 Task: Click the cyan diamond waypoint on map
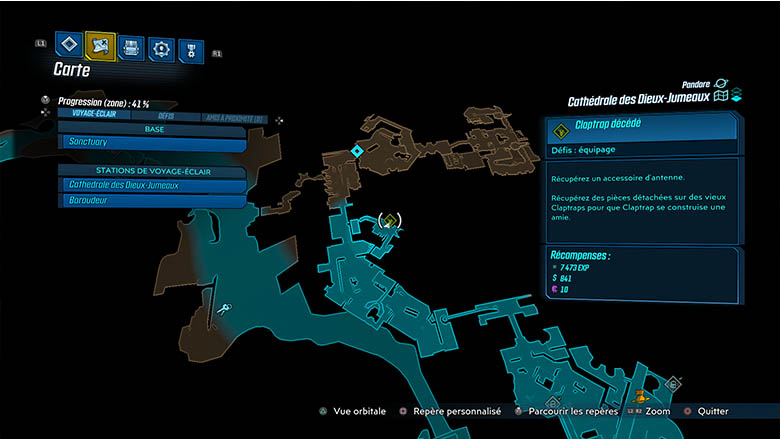(x=357, y=151)
